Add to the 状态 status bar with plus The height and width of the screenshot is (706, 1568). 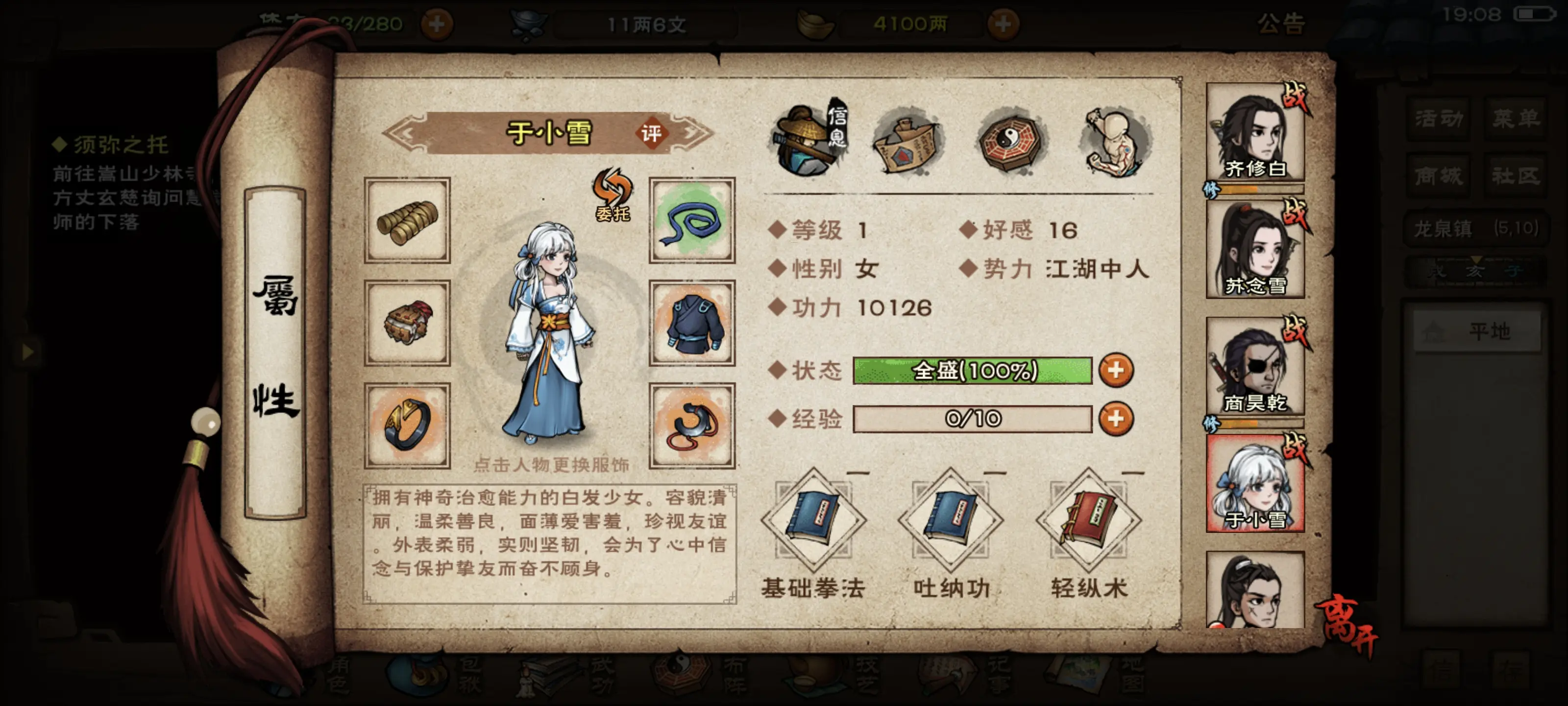1116,370
